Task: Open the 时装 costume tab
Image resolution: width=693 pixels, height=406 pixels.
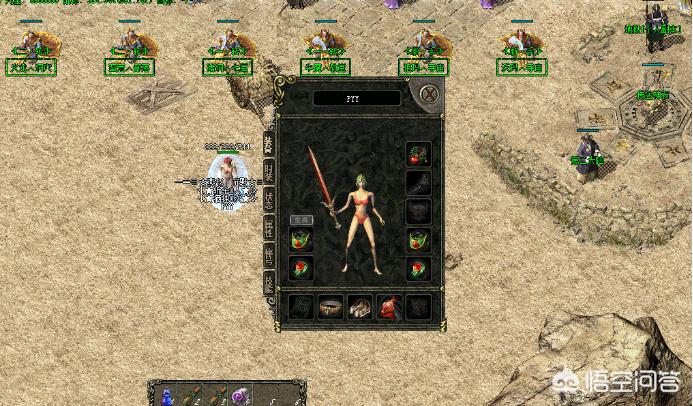Action: coord(268,171)
